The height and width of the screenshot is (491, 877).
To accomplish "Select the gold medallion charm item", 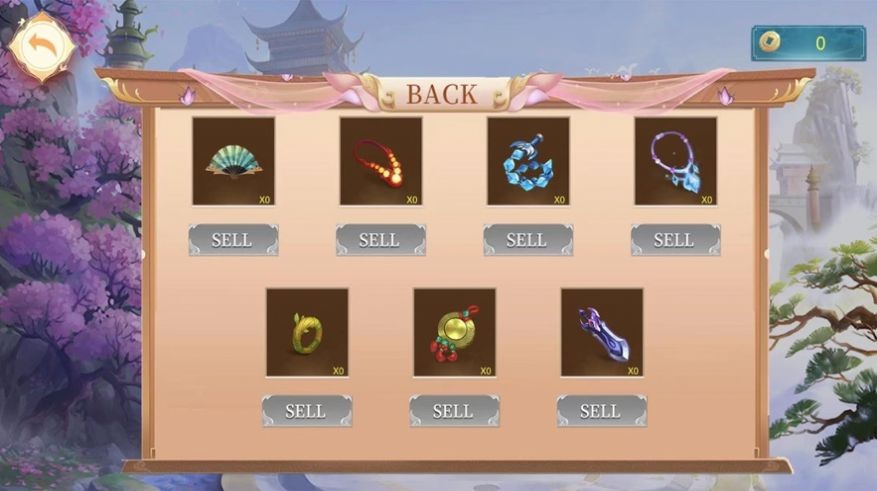I will click(x=454, y=332).
